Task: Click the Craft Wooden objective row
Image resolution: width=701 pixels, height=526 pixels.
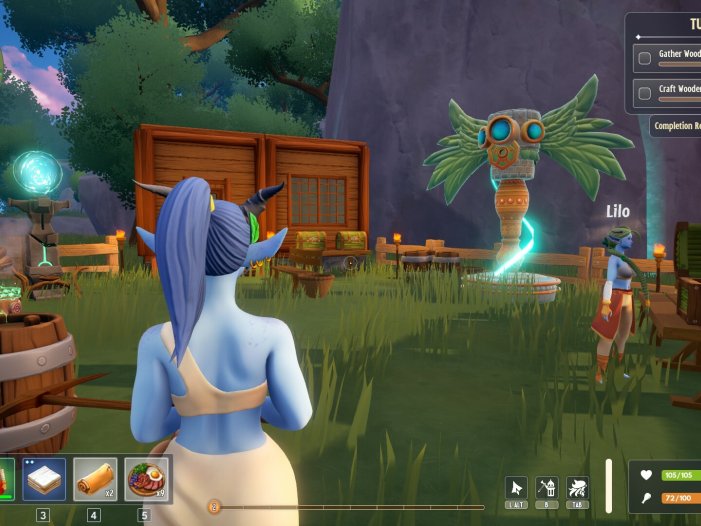Action: [668, 91]
